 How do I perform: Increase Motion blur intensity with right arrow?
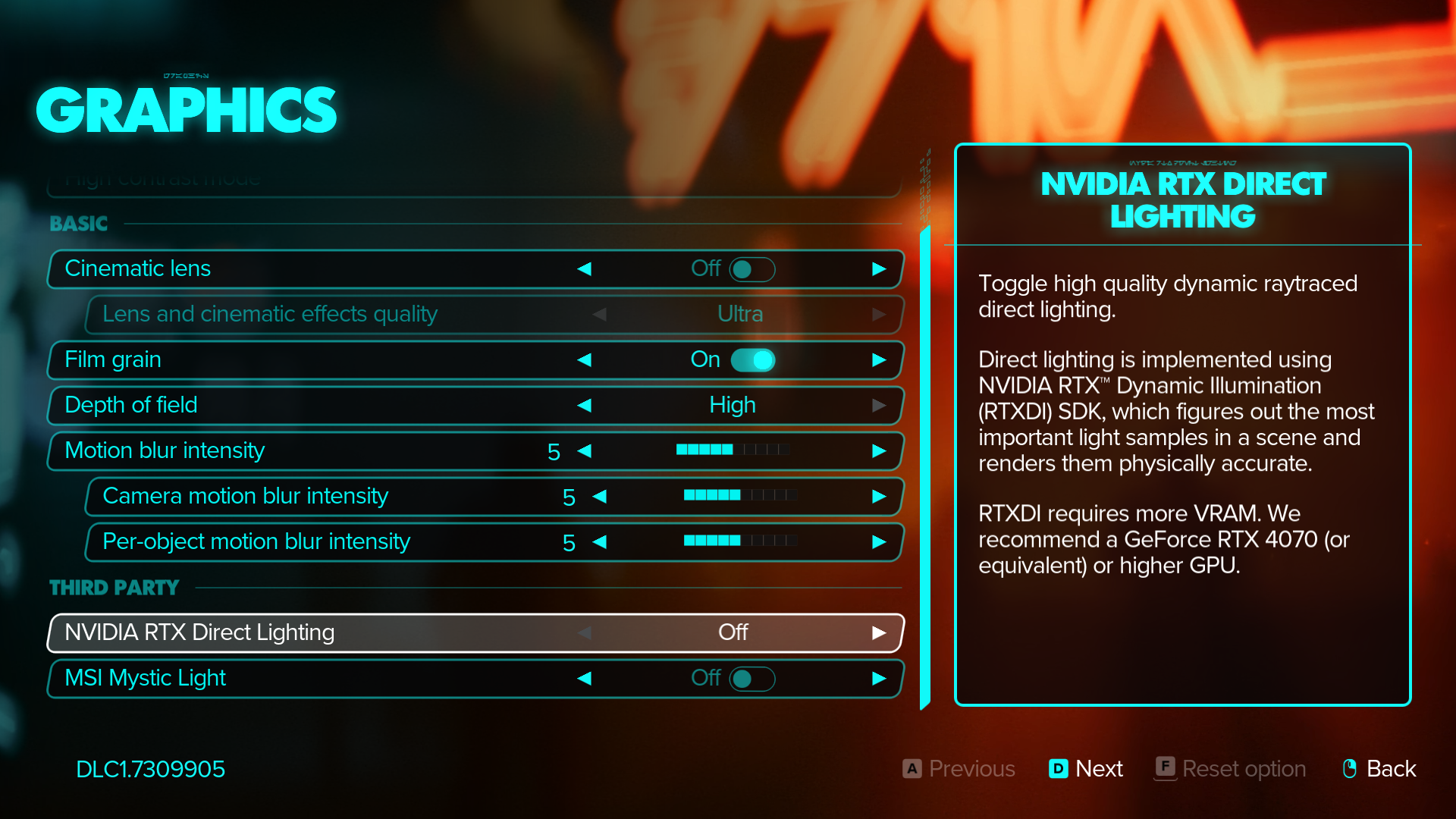[x=879, y=451]
